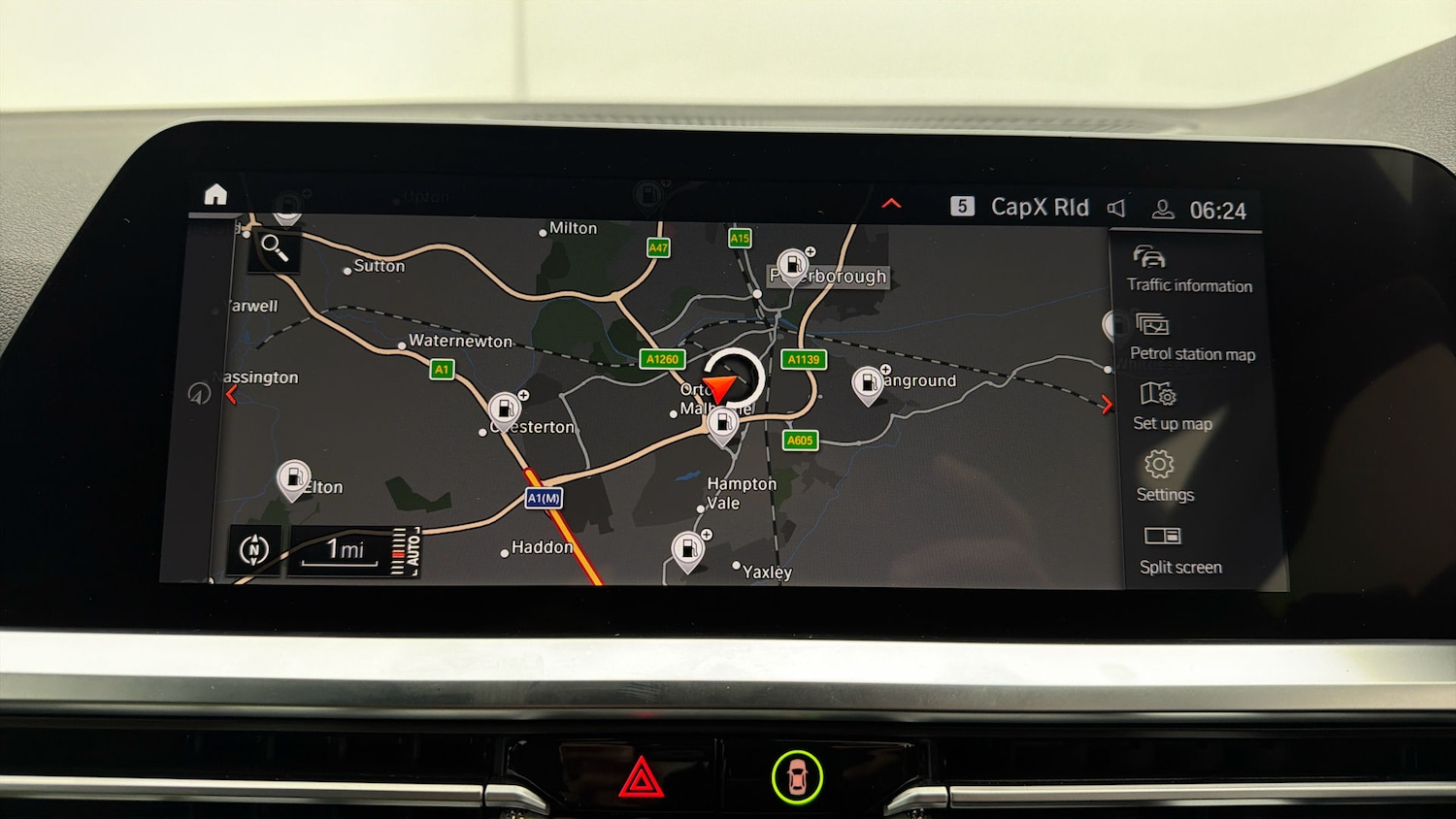The width and height of the screenshot is (1456, 819).
Task: Tap the CapX Rld station display
Action: click(x=1039, y=207)
